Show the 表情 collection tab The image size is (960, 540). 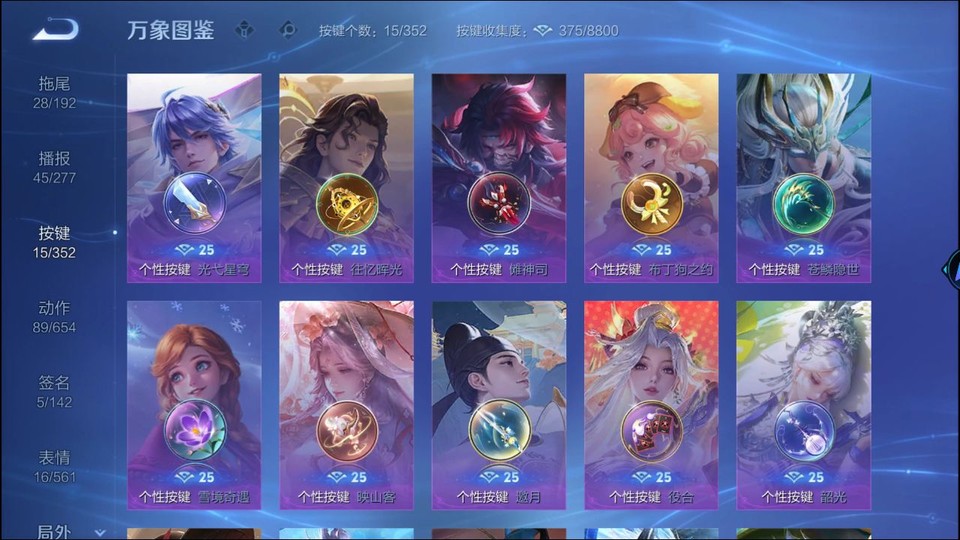[x=55, y=466]
